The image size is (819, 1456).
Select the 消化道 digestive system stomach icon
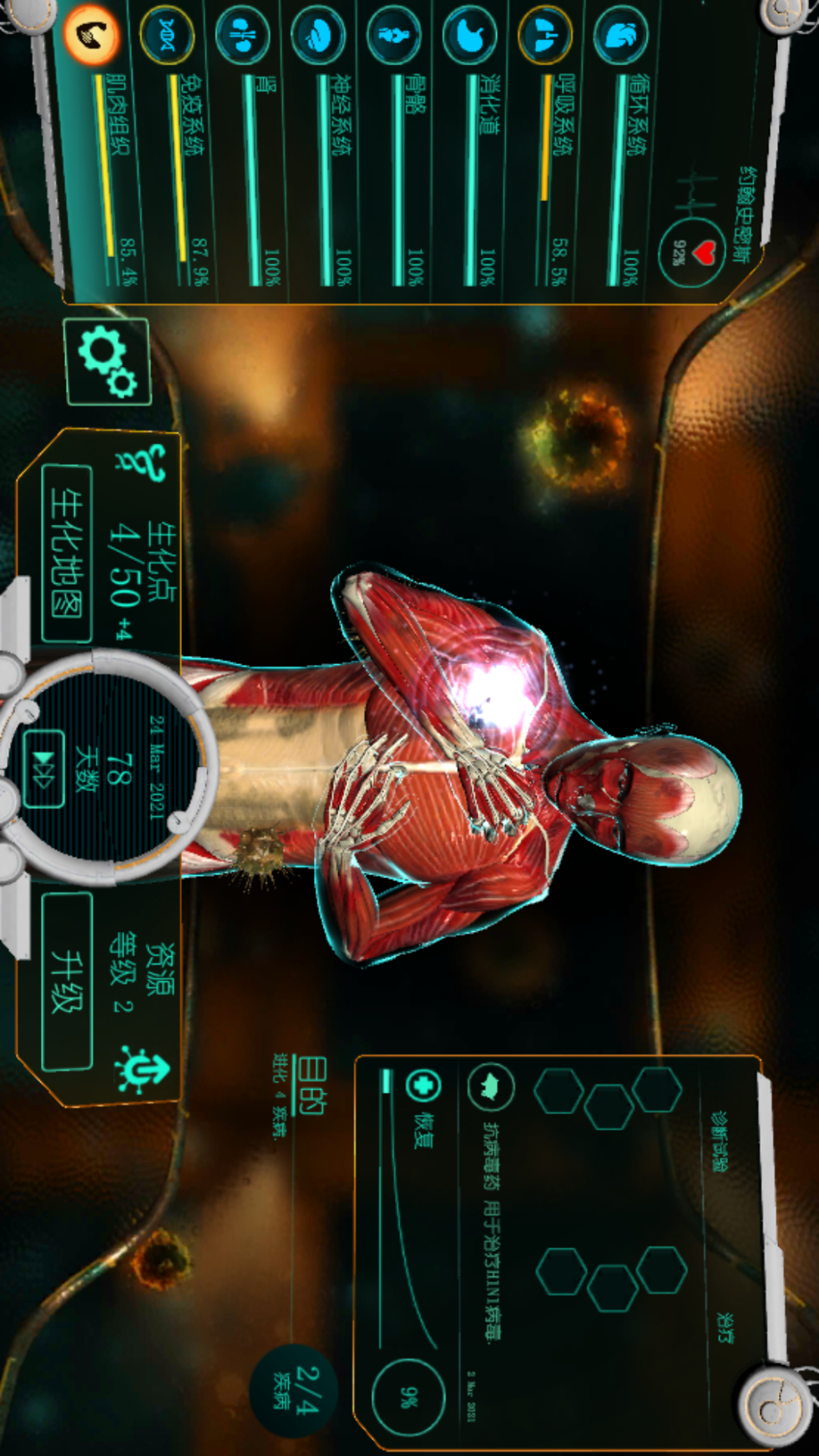pyautogui.click(x=470, y=36)
